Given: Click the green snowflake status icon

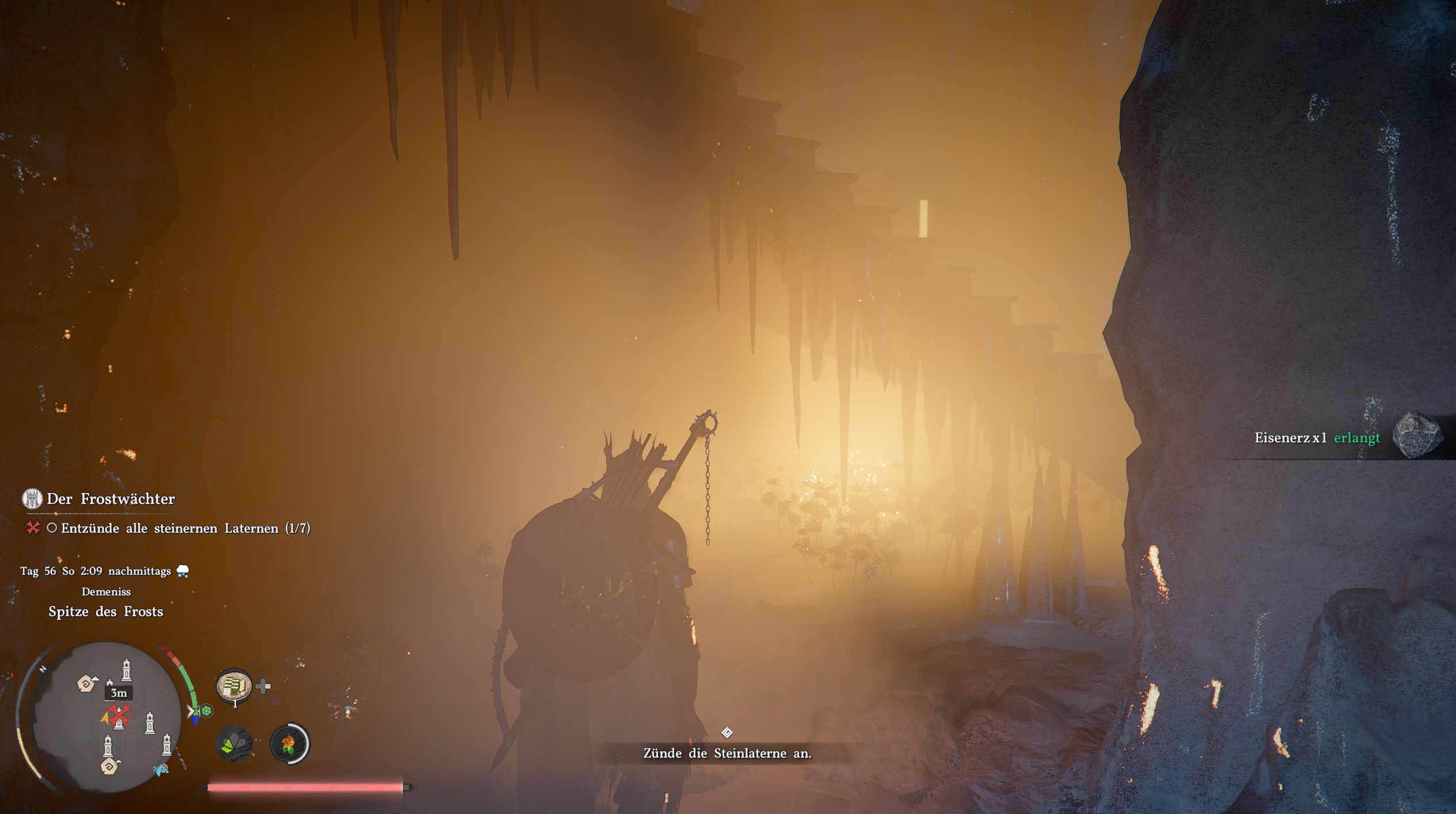Looking at the screenshot, I should (207, 711).
